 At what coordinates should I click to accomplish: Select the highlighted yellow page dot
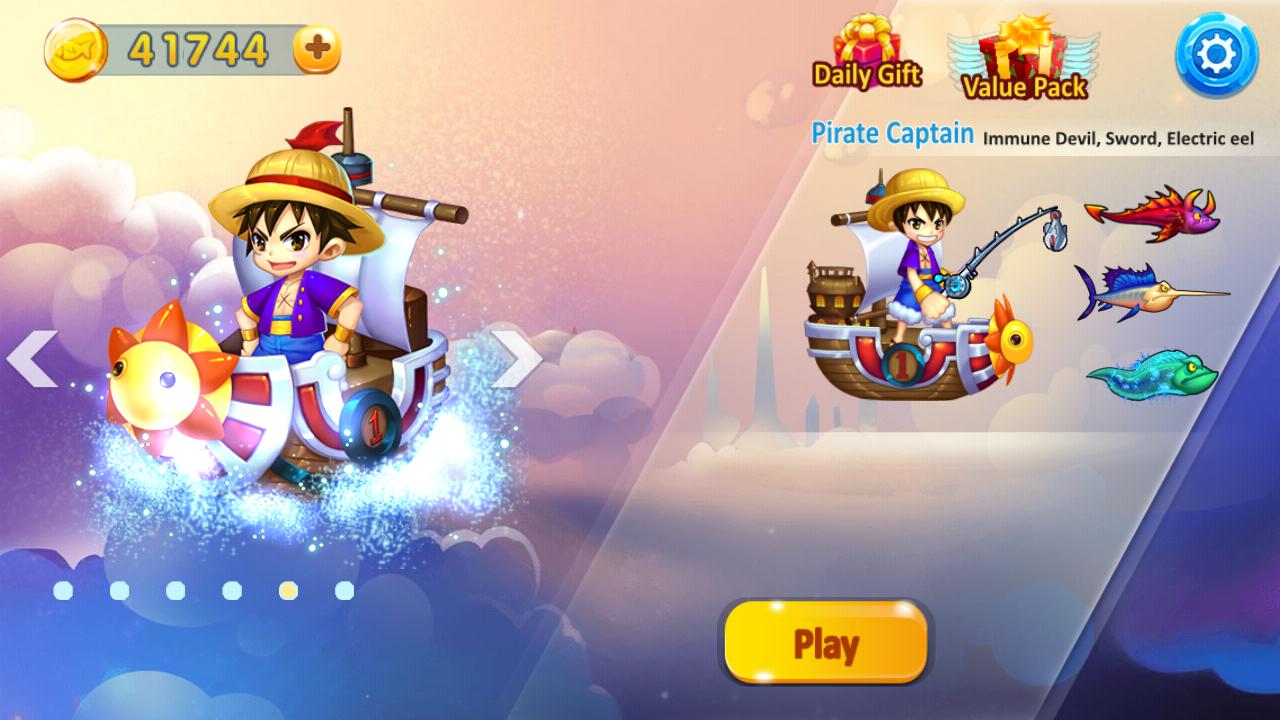(x=288, y=591)
